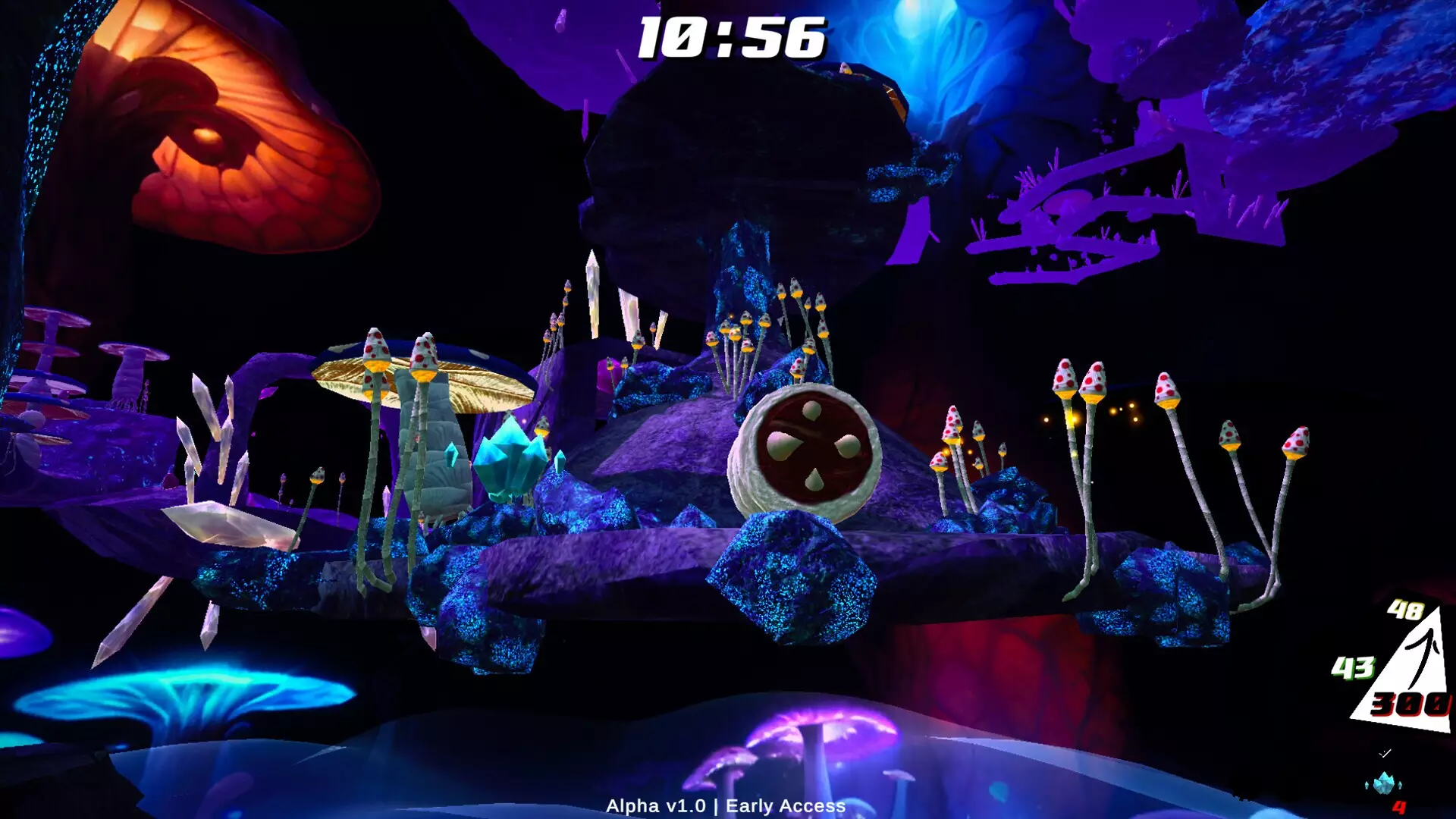Click the blue crystal collectible icon

[1384, 783]
